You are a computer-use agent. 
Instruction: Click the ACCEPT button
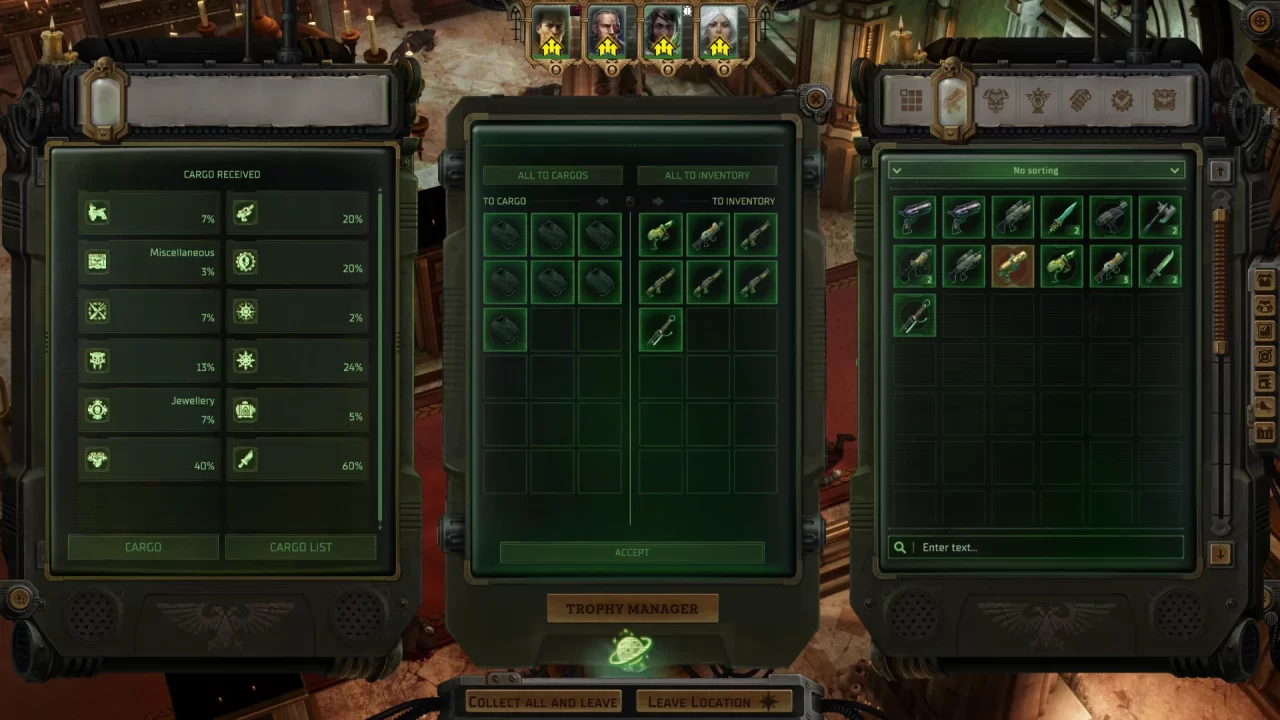[632, 552]
